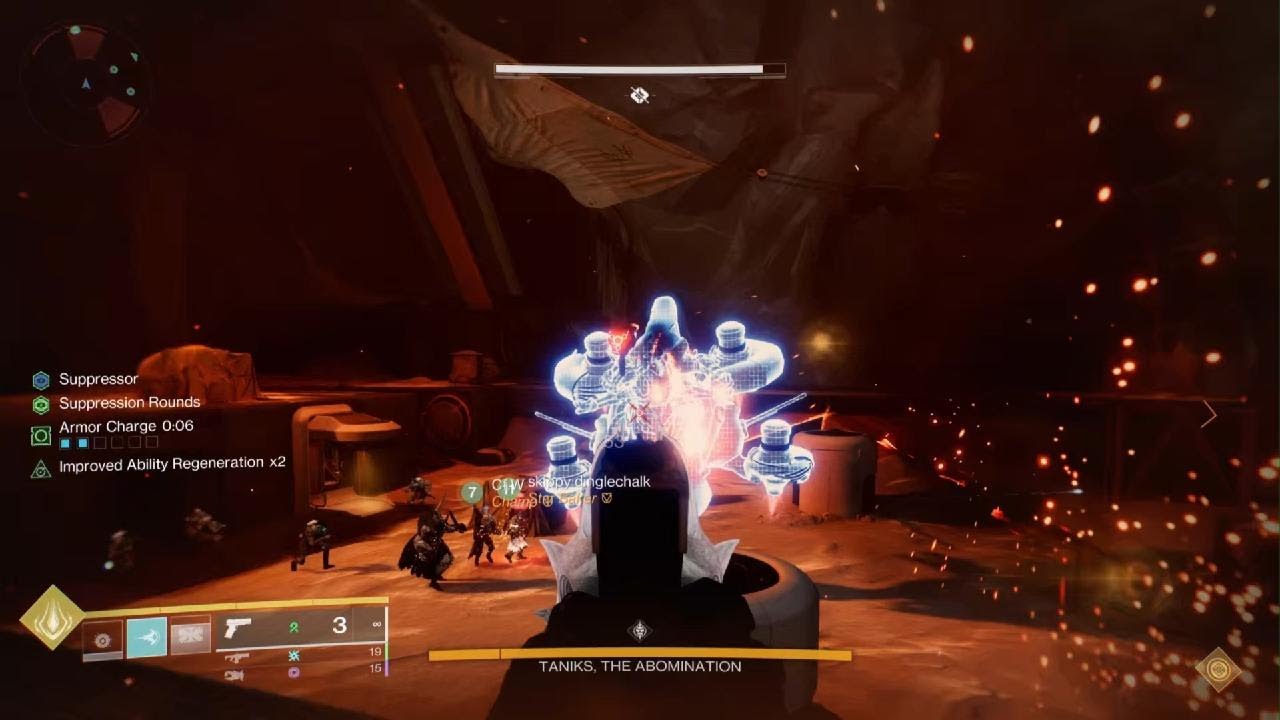Click the golden diamond emblem icon
This screenshot has height=720, width=1280.
(1218, 669)
